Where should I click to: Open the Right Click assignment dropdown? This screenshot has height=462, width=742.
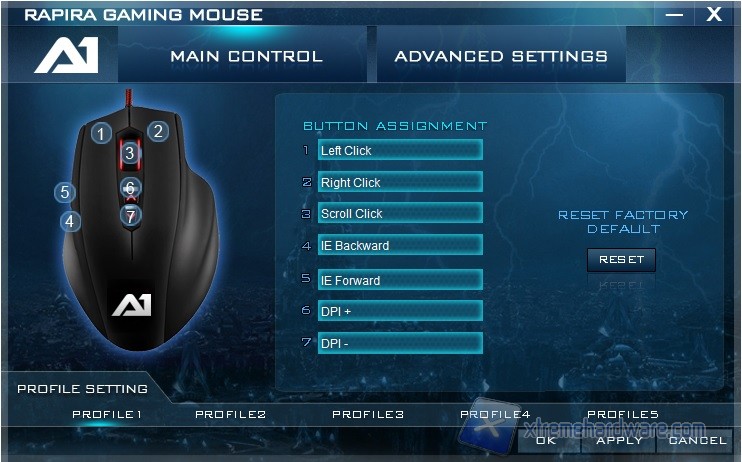pyautogui.click(x=399, y=182)
